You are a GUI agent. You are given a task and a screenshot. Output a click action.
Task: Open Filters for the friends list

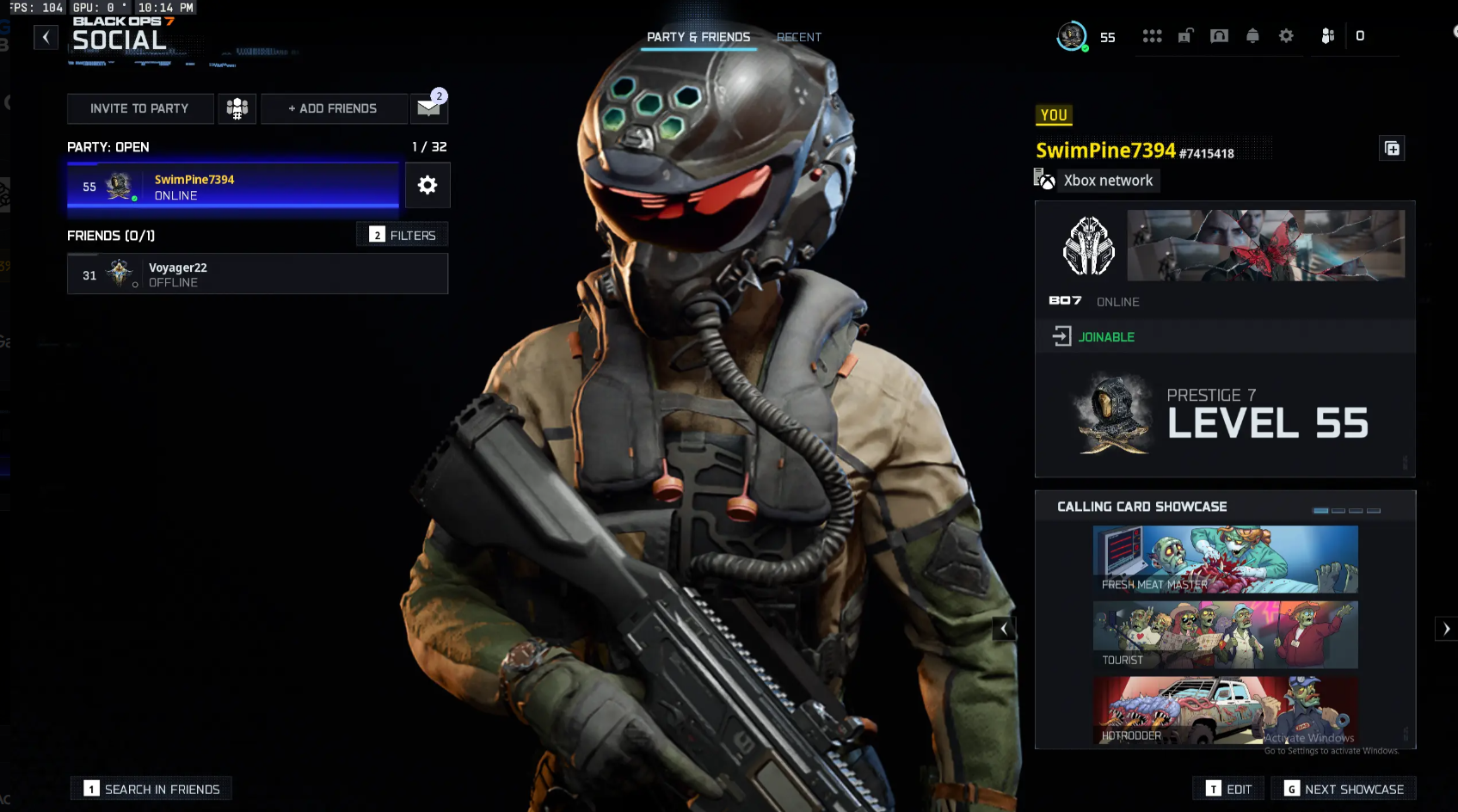tap(402, 234)
